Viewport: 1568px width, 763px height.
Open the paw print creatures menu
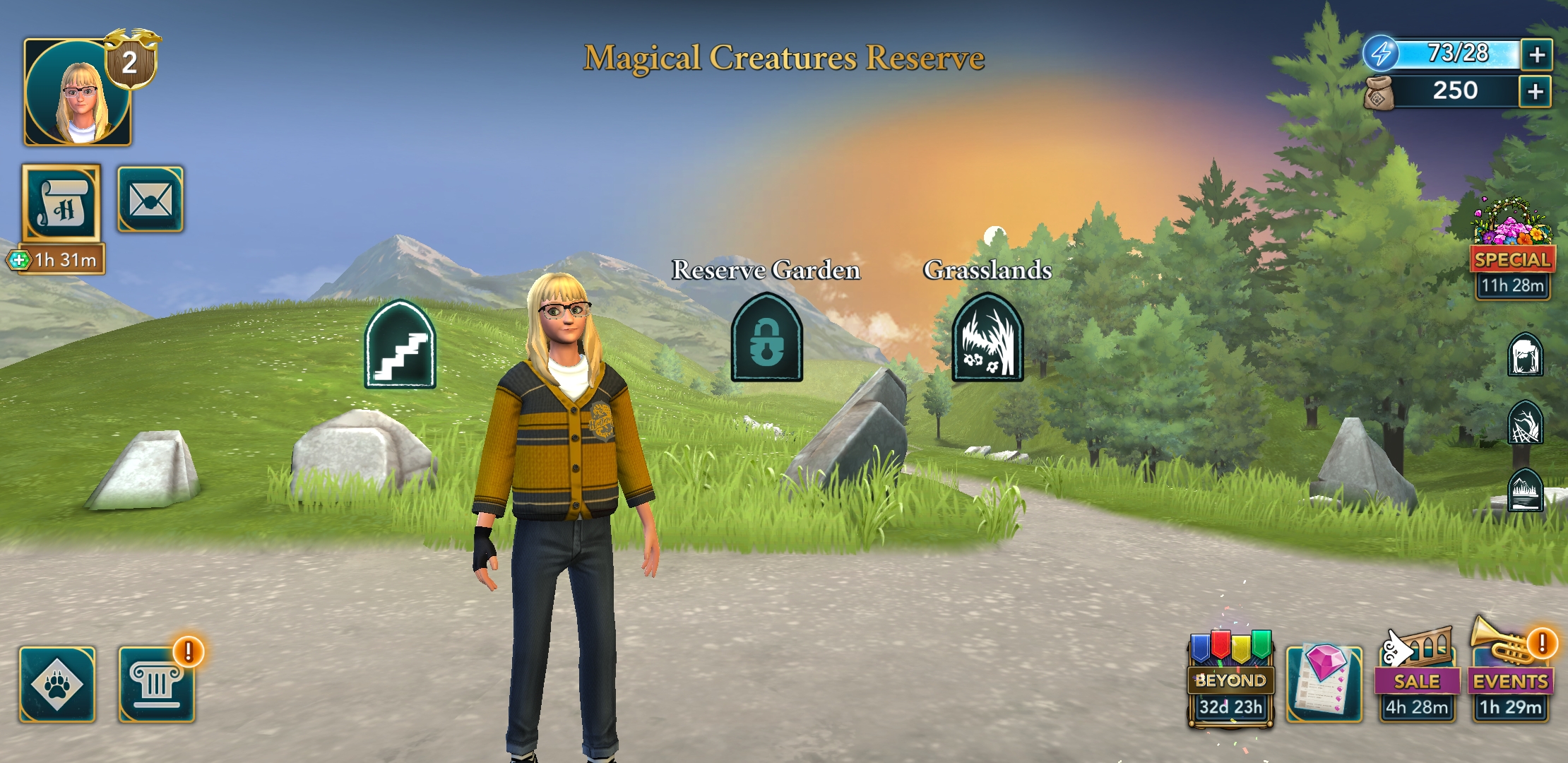(57, 684)
